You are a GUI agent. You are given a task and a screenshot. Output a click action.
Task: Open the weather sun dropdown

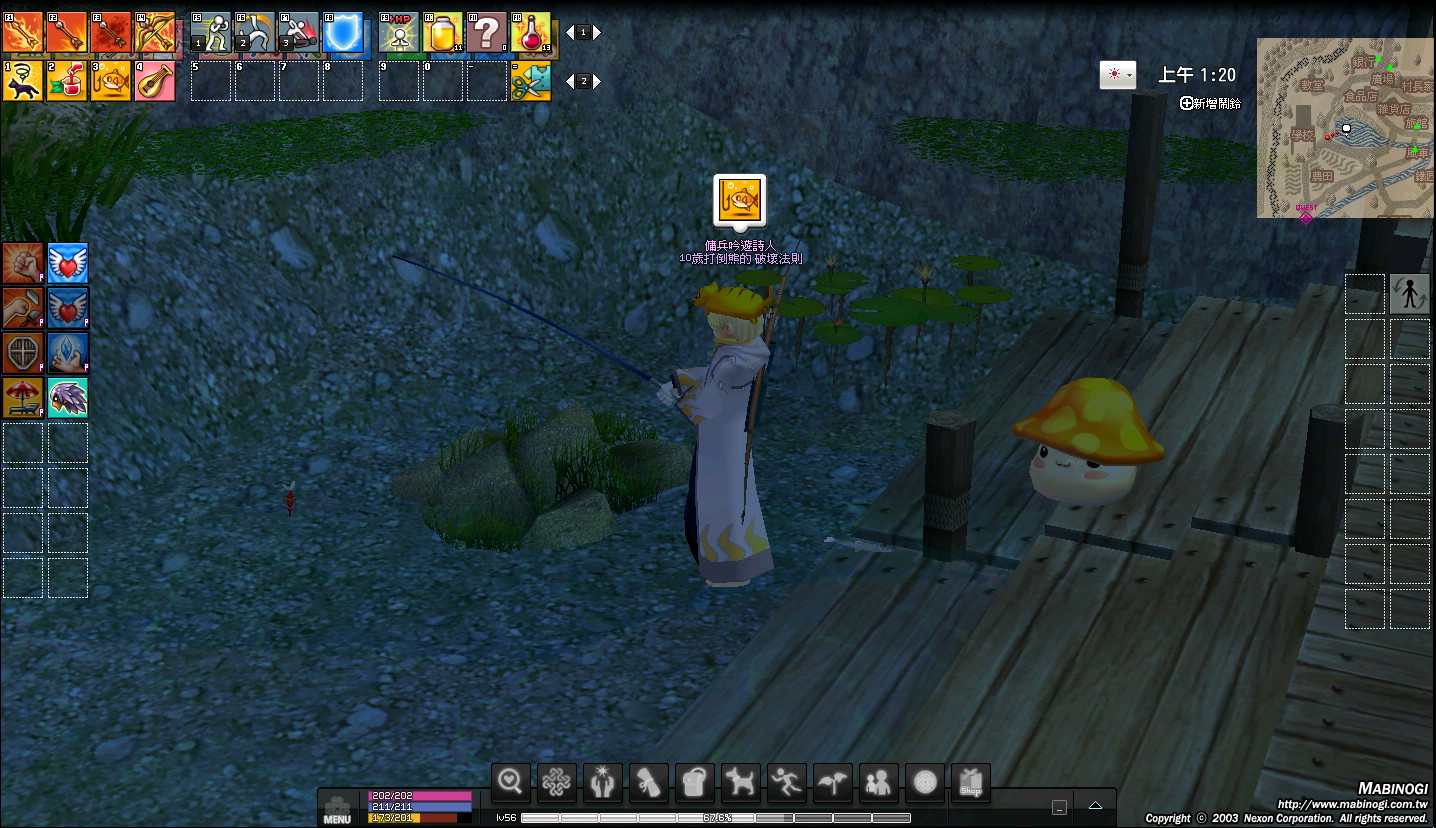[1117, 75]
